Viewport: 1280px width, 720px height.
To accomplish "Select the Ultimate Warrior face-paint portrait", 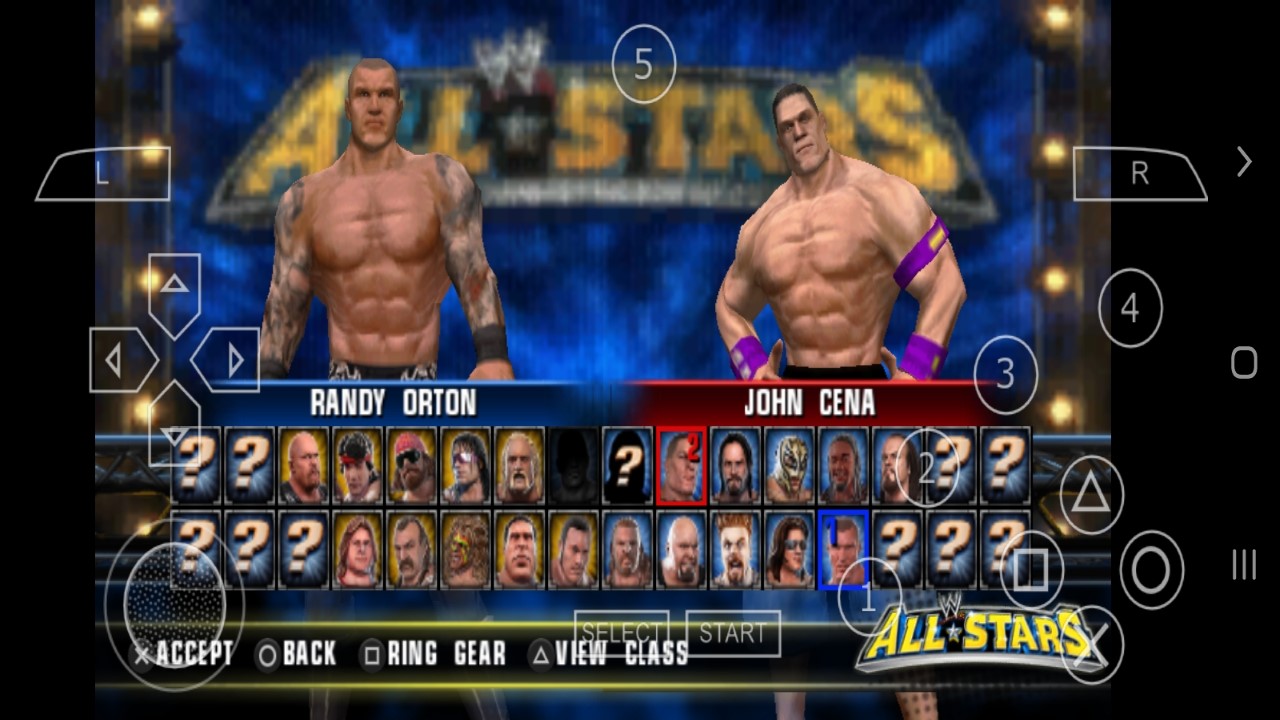I will (466, 549).
